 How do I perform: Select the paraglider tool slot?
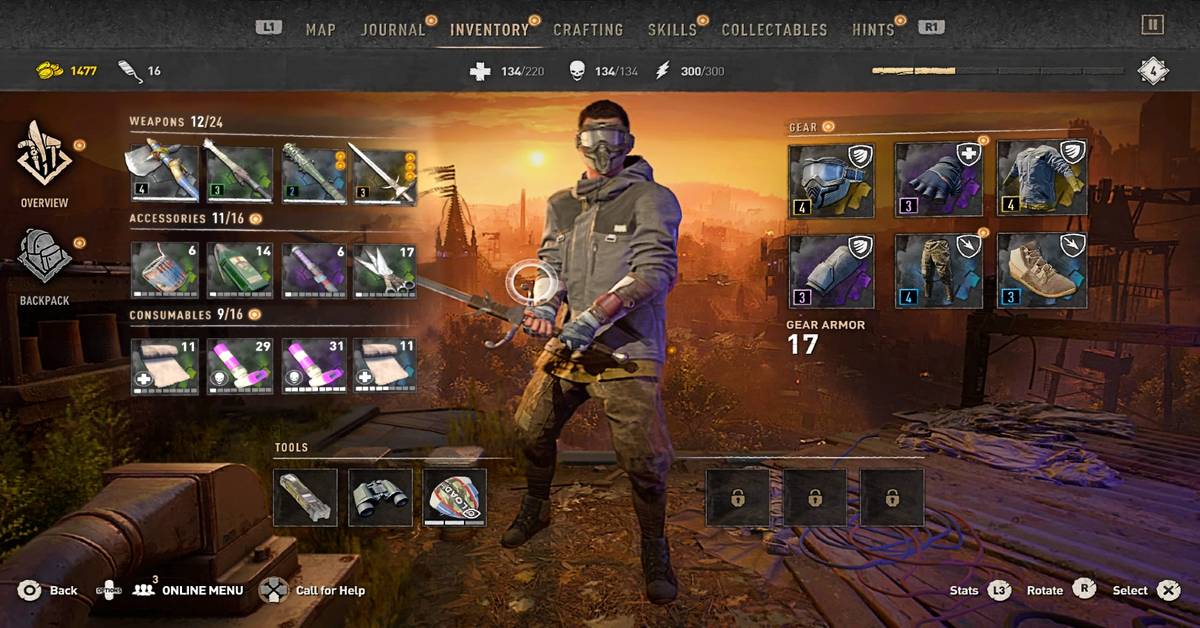pyautogui.click(x=454, y=497)
